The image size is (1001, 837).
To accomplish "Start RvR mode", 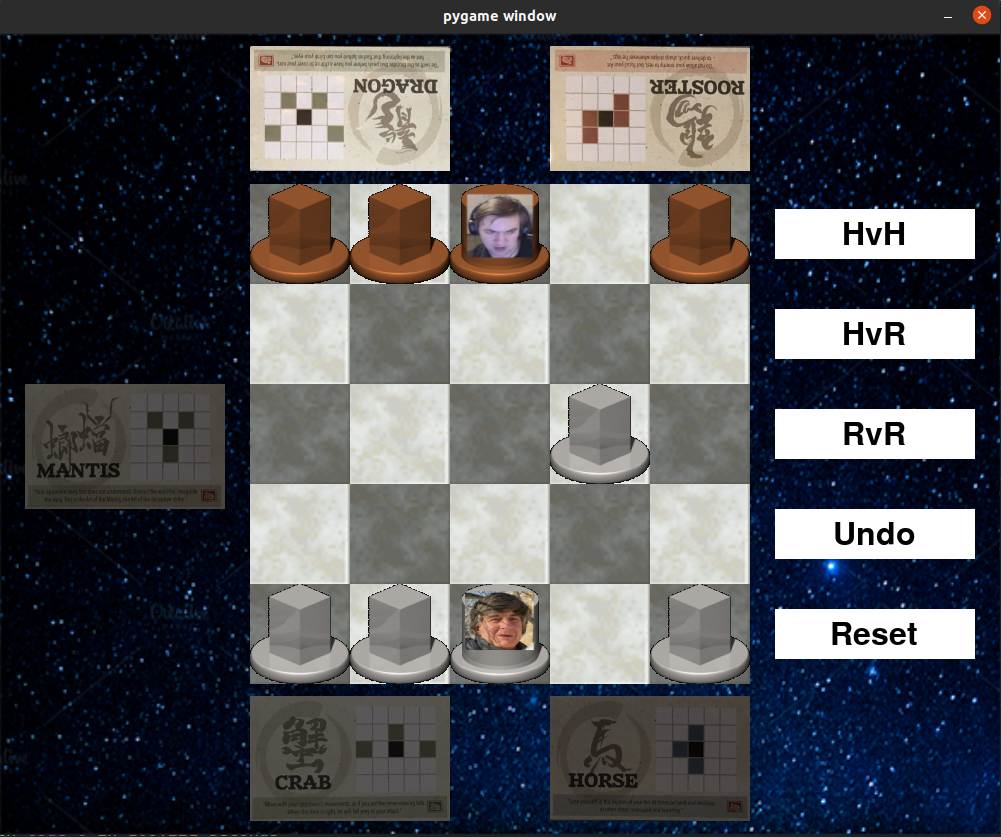I will pos(874,434).
